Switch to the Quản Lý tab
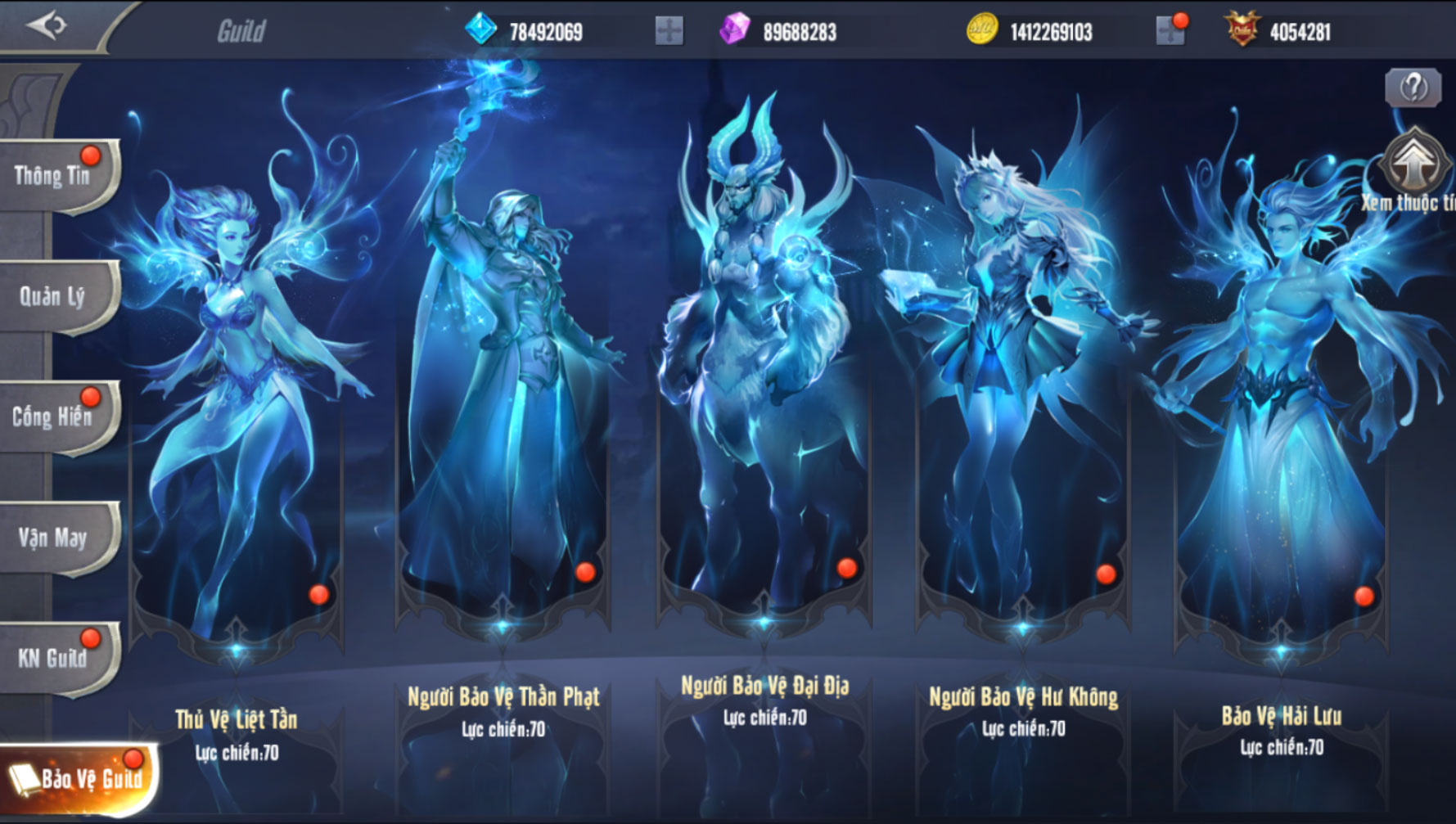The image size is (1456, 824). [54, 296]
